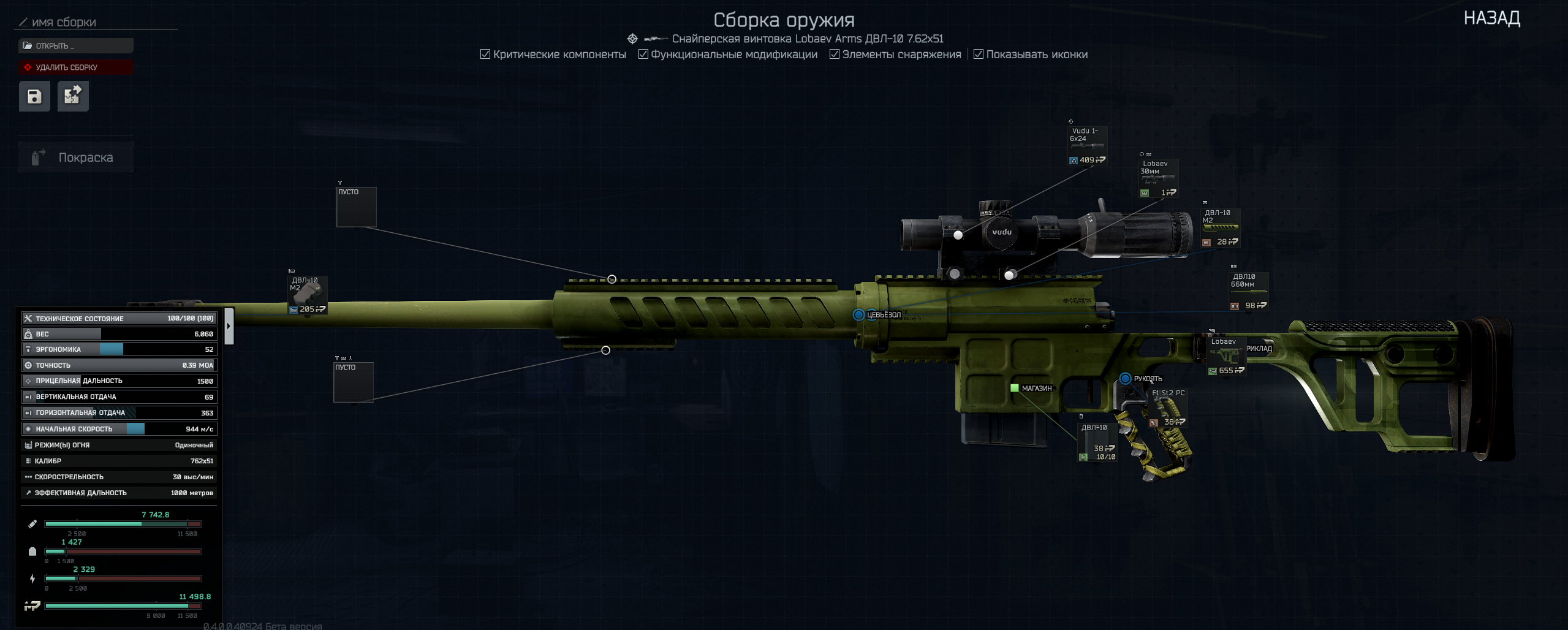Screen dimensions: 1568x630
Task: Select the Vudu 1-6x24 scope slot
Action: pyautogui.click(x=1087, y=146)
